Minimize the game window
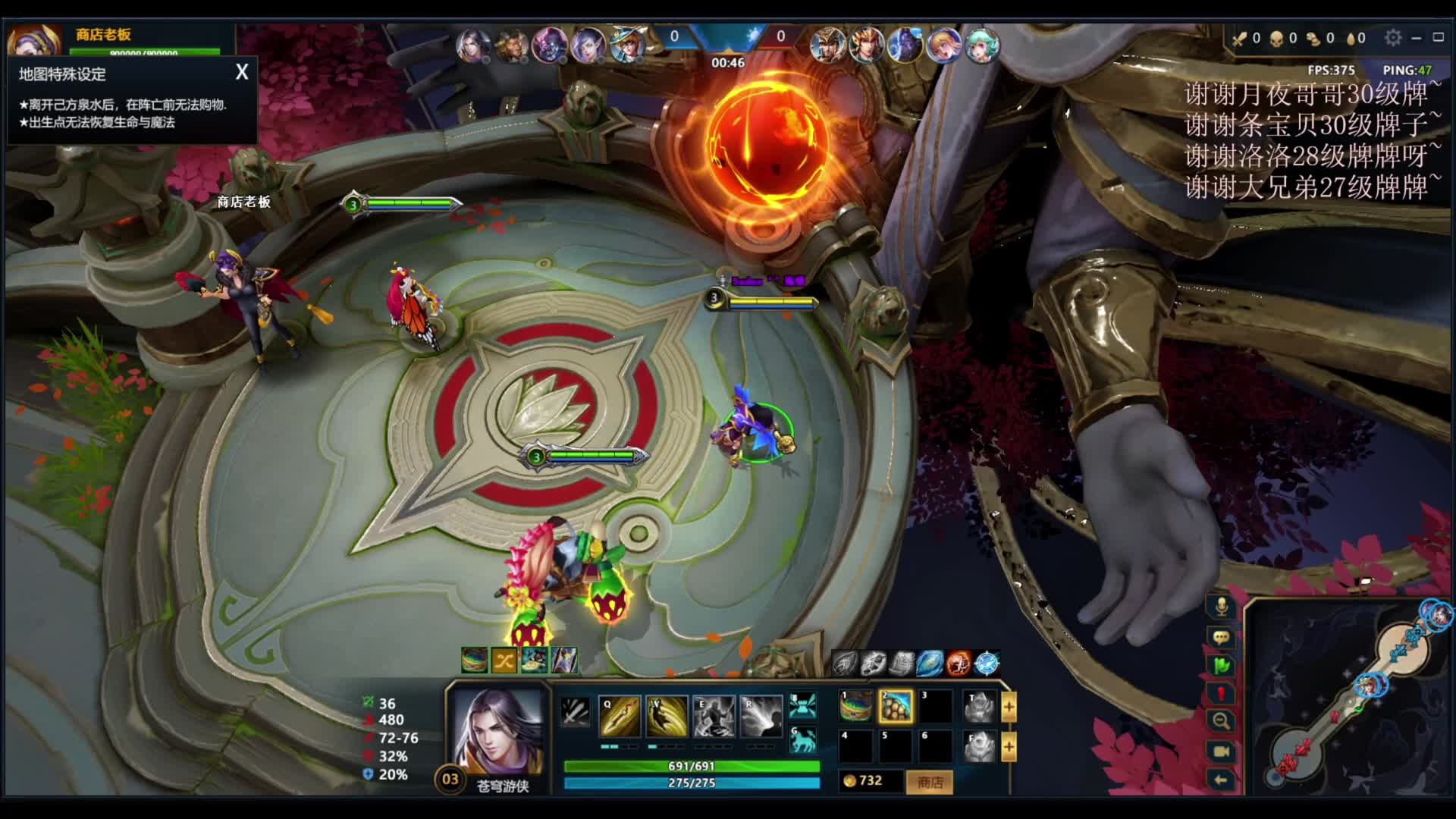1456x819 pixels. 1416,37
